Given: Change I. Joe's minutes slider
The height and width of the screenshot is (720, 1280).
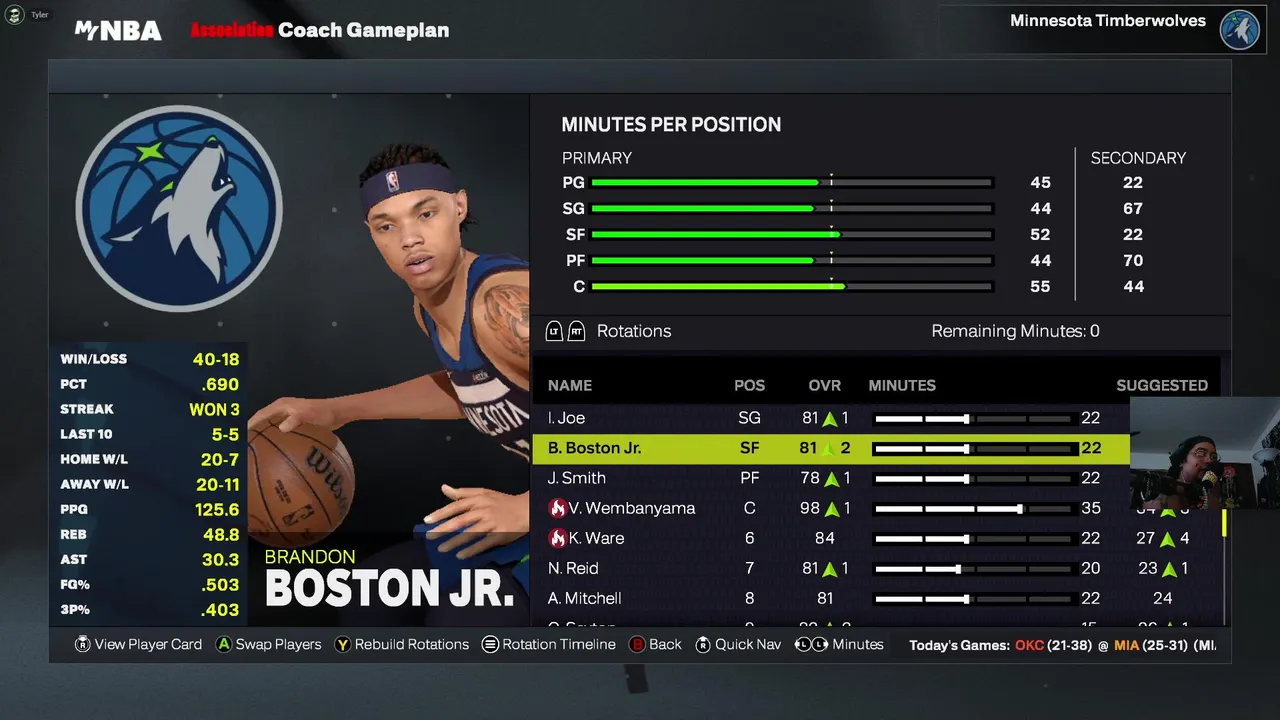Looking at the screenshot, I should click(x=966, y=418).
